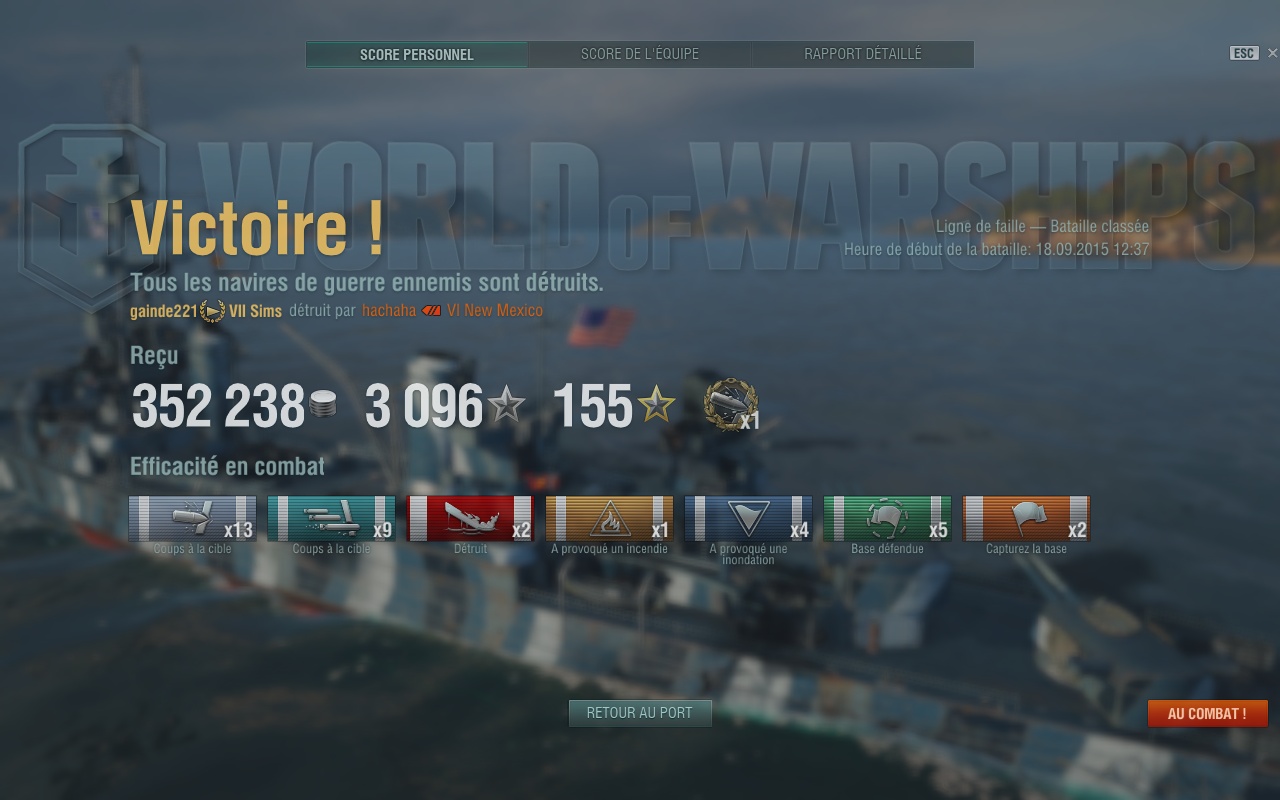Select player name hachaha

(389, 311)
